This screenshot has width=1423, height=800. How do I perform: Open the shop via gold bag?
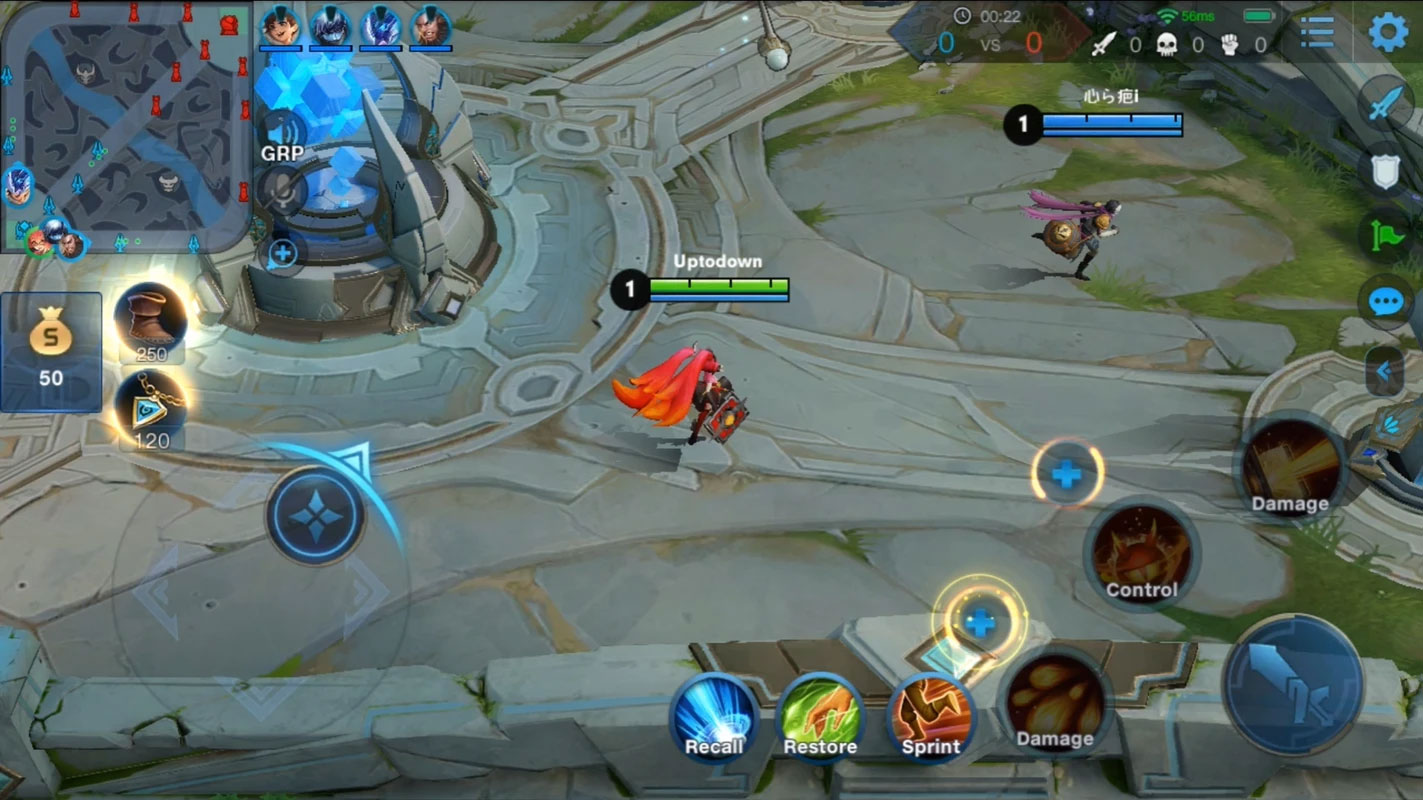50,351
